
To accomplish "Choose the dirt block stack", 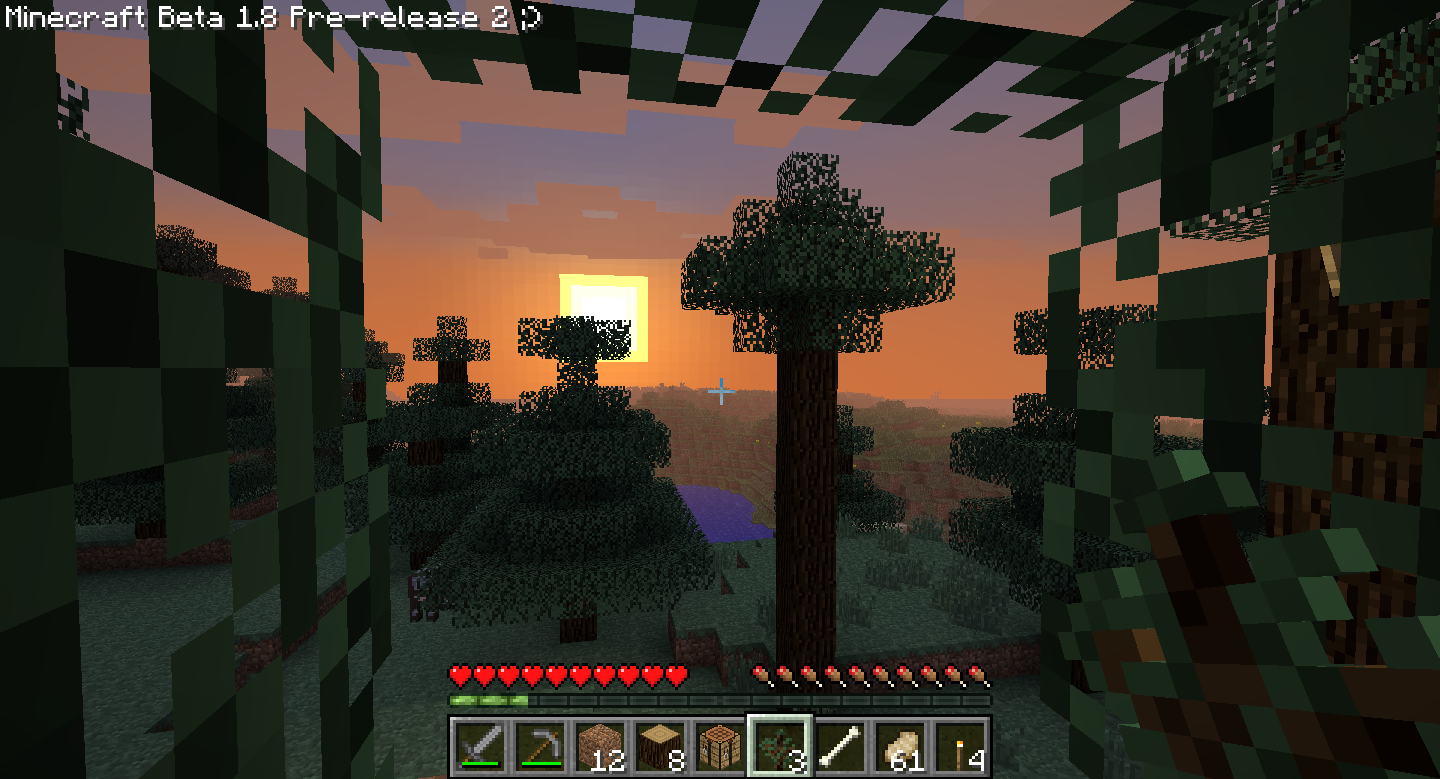I will click(597, 745).
